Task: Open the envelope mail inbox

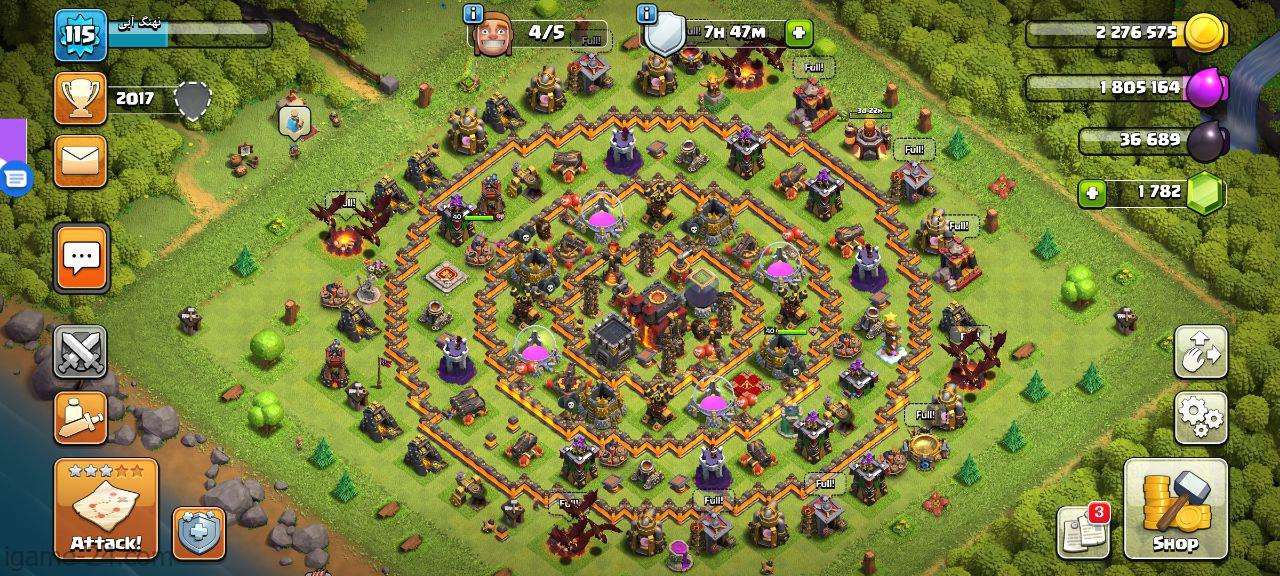Action: click(80, 160)
